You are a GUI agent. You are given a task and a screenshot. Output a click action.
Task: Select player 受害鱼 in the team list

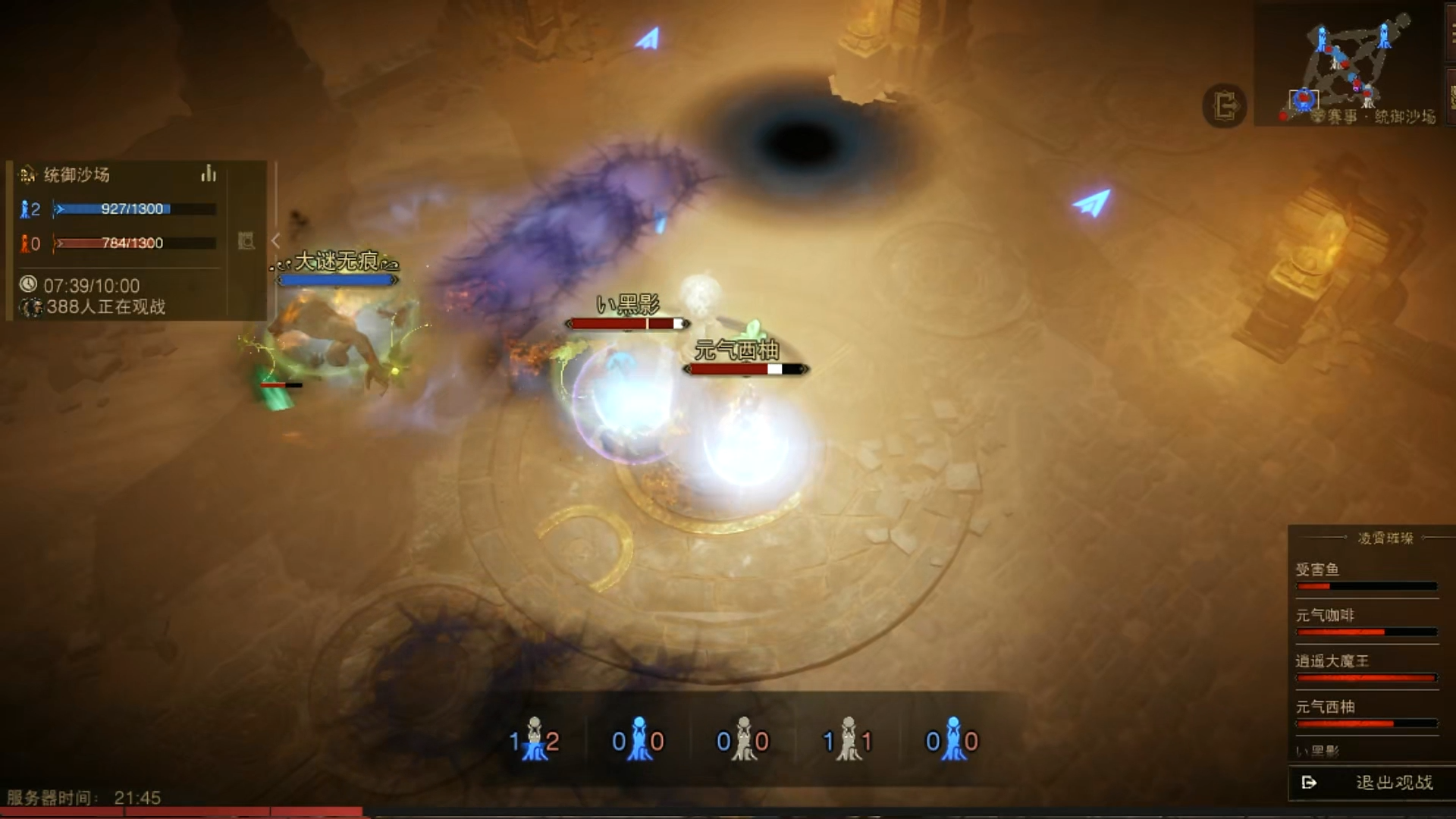click(1365, 576)
